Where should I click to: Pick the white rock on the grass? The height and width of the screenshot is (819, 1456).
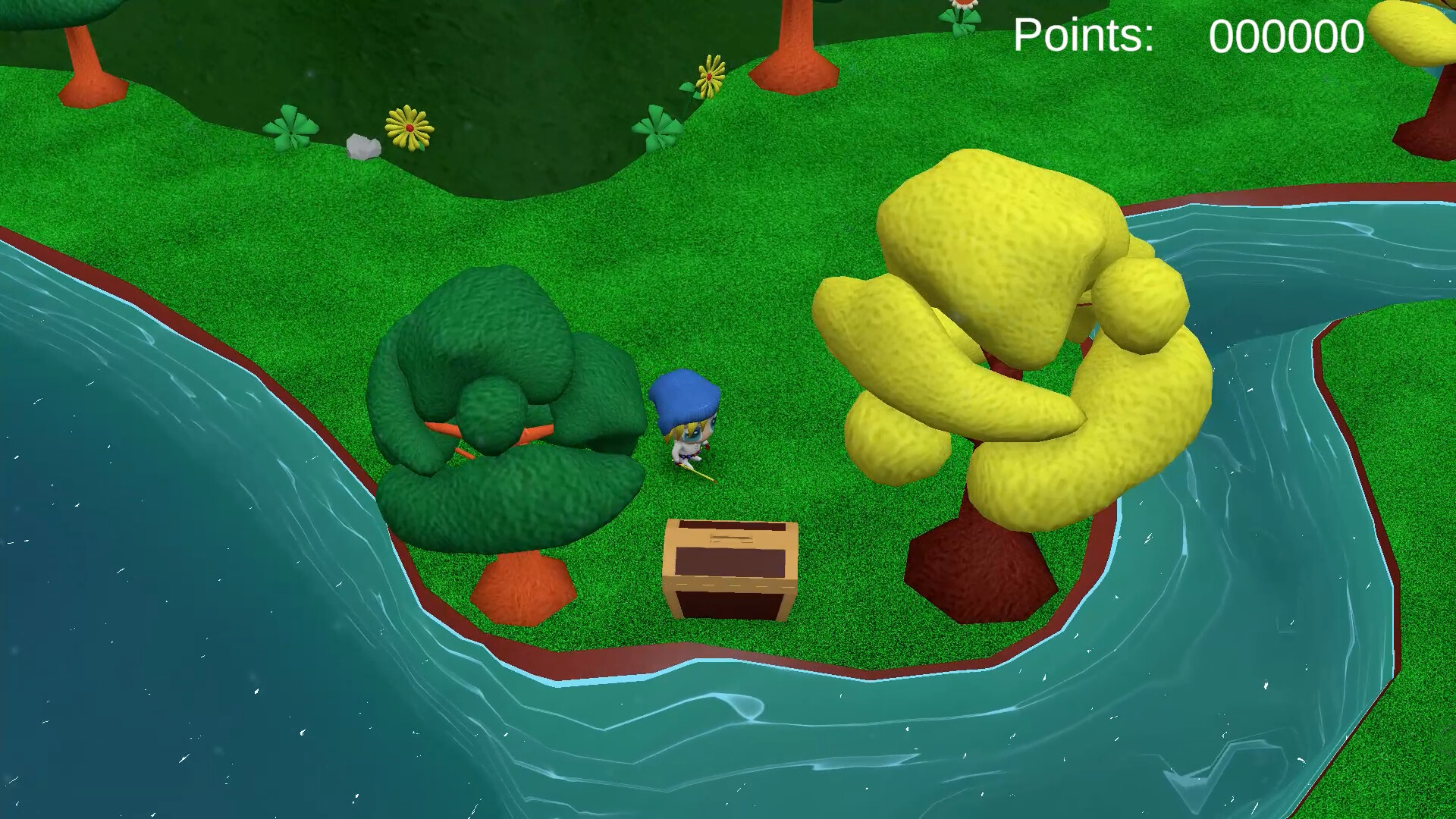362,146
